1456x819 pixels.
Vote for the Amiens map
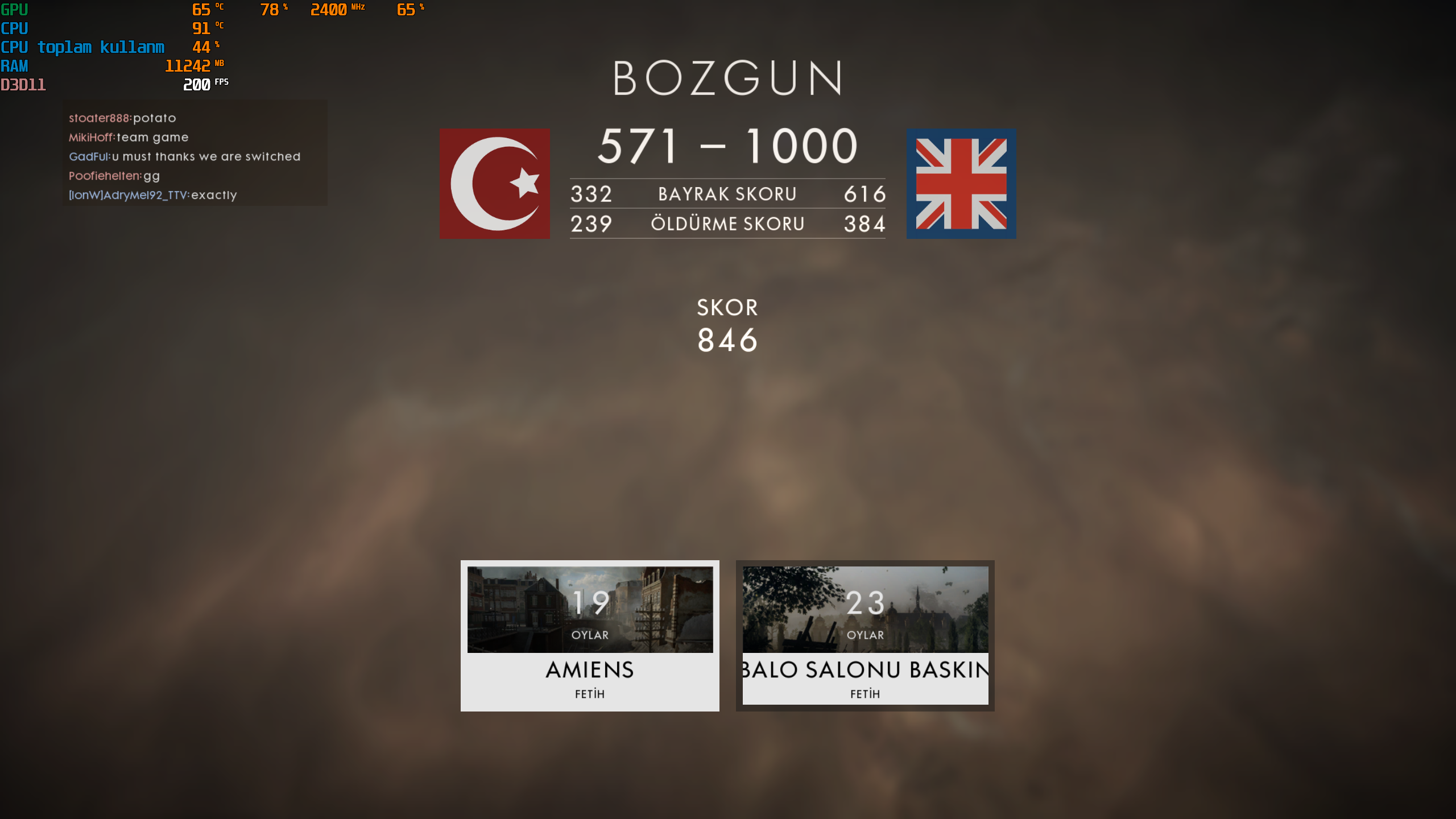589,635
